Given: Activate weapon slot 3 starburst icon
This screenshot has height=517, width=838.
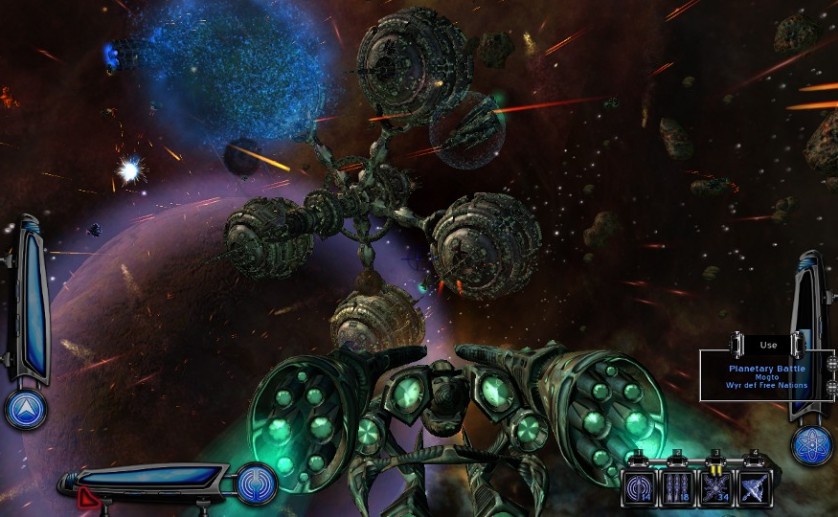Looking at the screenshot, I should [715, 487].
